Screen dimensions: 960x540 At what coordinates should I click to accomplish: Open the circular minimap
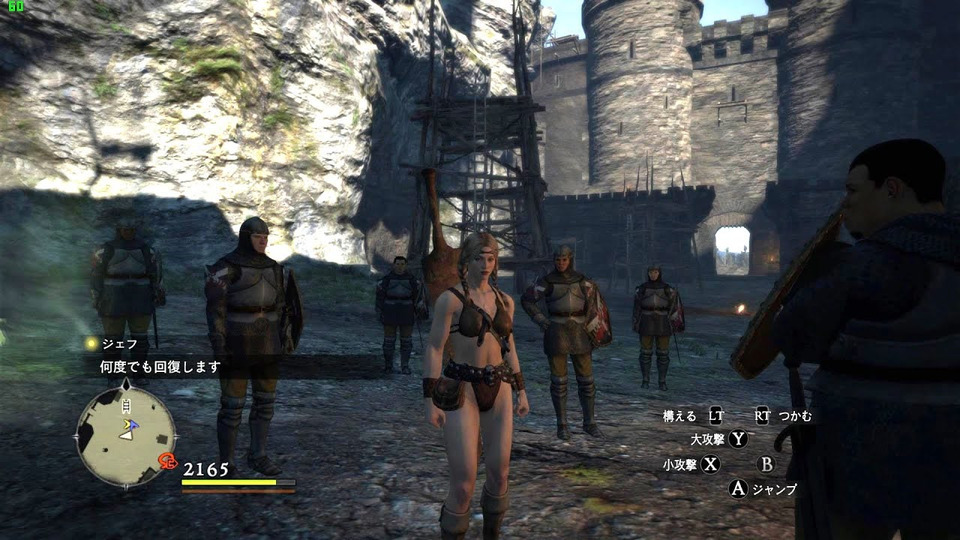tap(126, 436)
